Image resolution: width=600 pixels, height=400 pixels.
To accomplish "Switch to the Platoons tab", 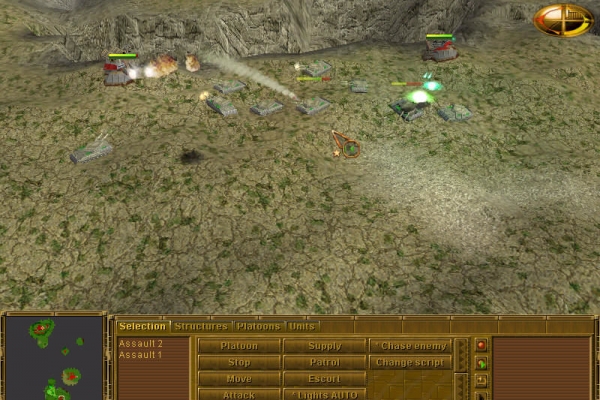I will [259, 326].
